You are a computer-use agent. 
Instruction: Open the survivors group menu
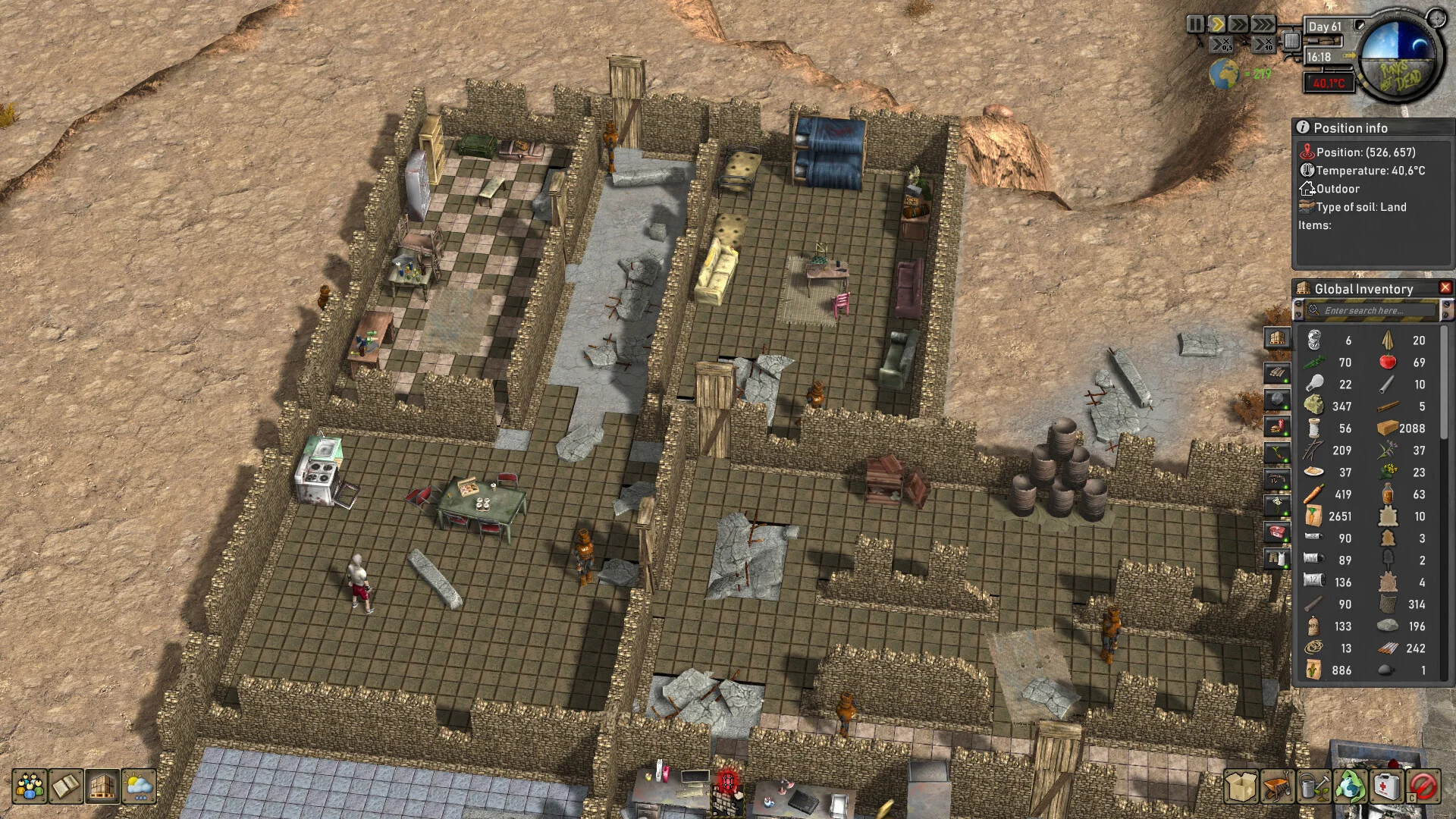pyautogui.click(x=30, y=786)
